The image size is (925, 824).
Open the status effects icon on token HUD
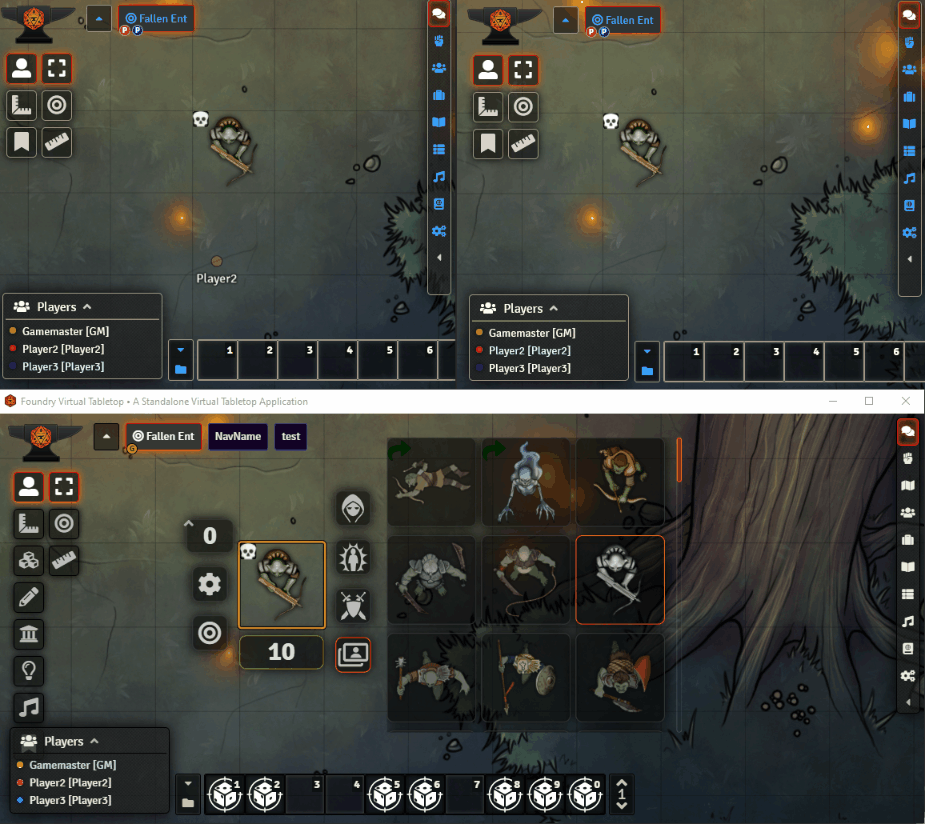[353, 556]
